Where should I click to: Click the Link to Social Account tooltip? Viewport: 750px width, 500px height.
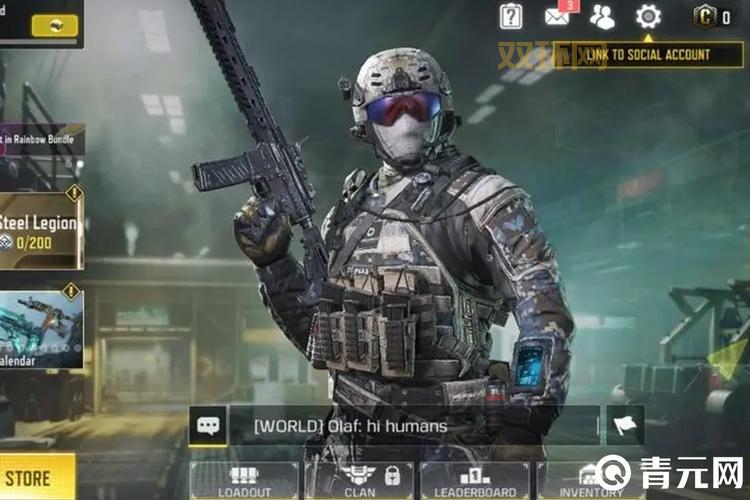point(647,54)
